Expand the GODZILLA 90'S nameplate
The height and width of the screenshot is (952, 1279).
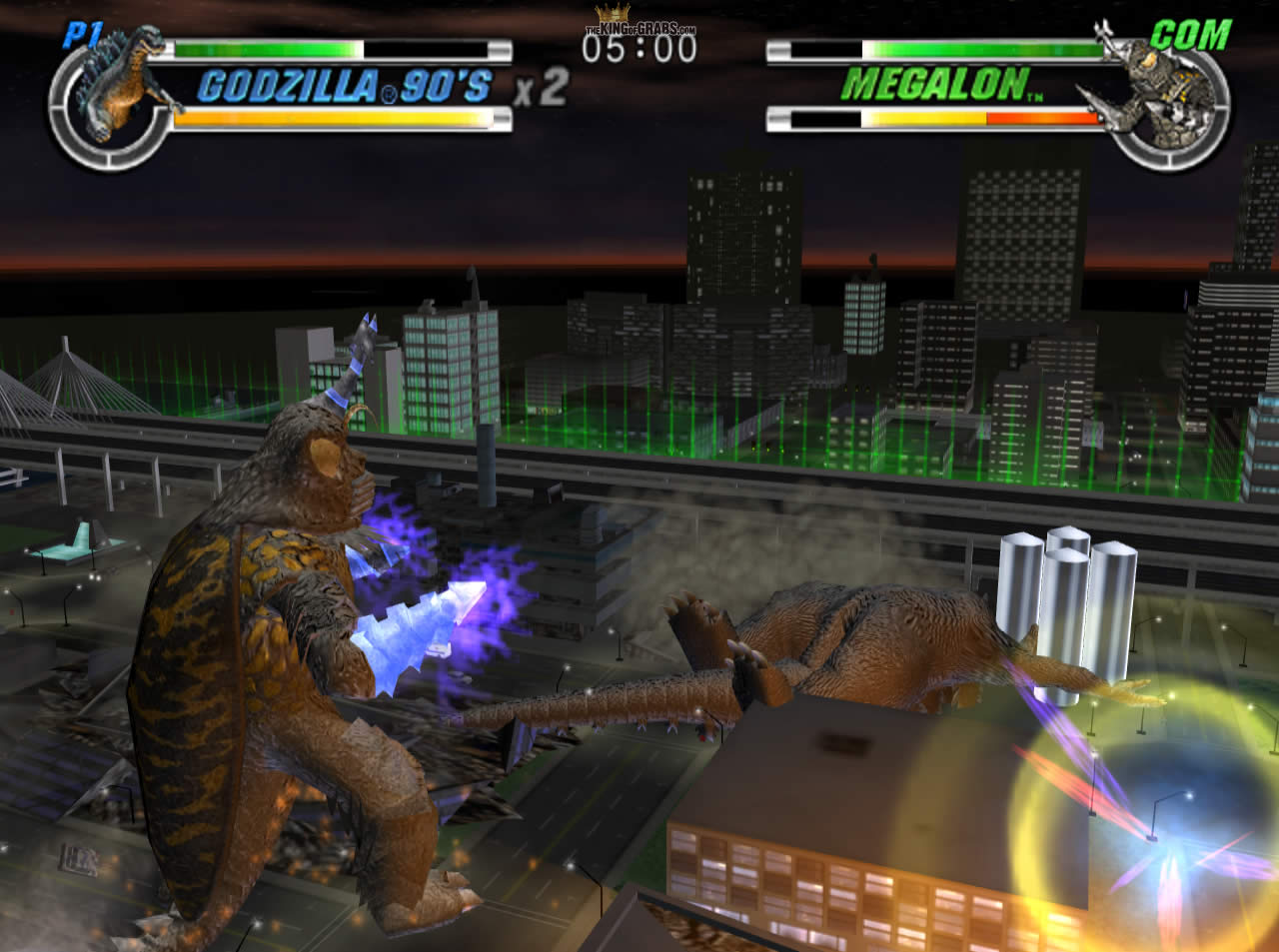tap(350, 88)
